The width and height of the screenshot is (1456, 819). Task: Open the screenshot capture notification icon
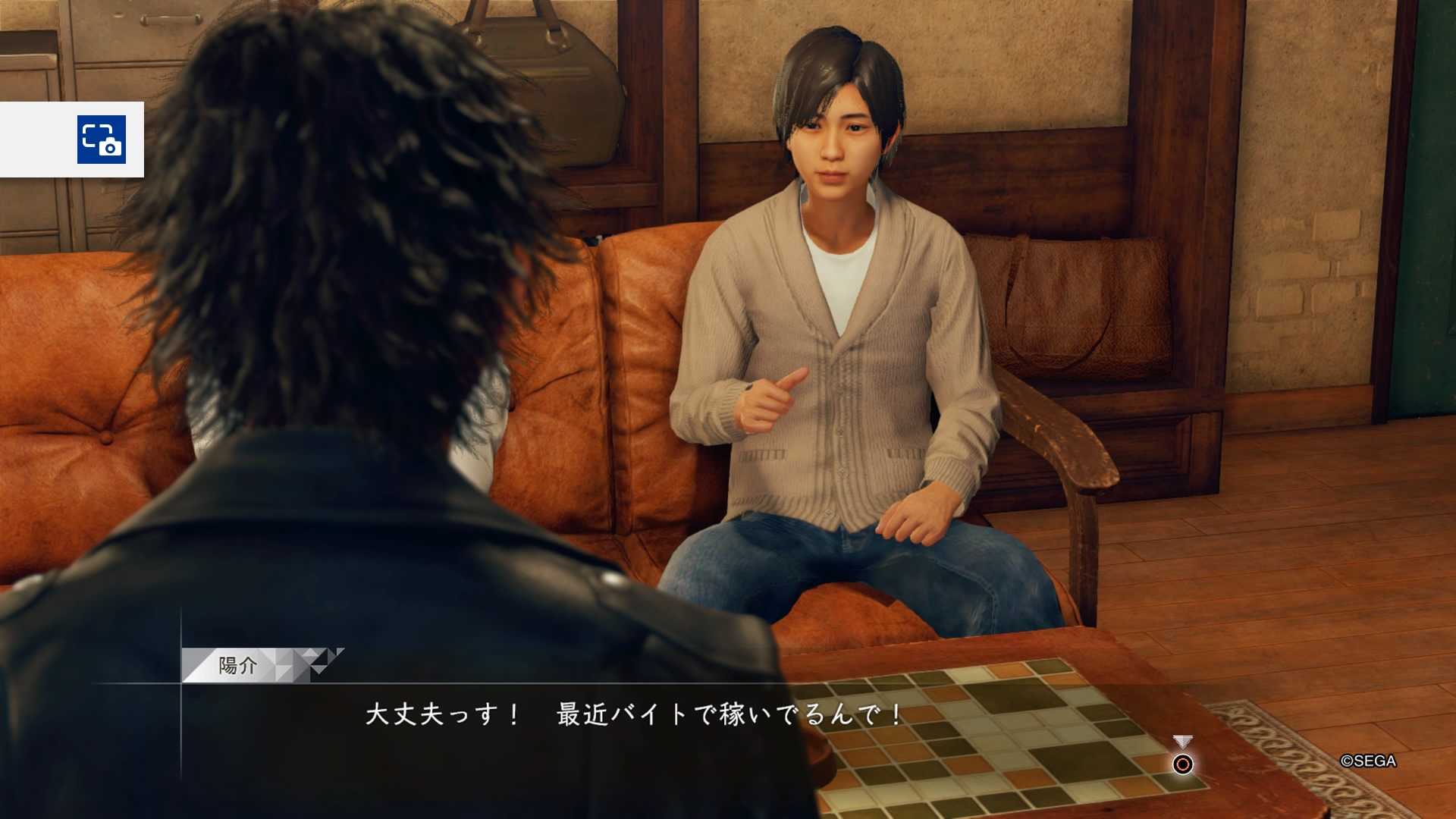[x=102, y=140]
